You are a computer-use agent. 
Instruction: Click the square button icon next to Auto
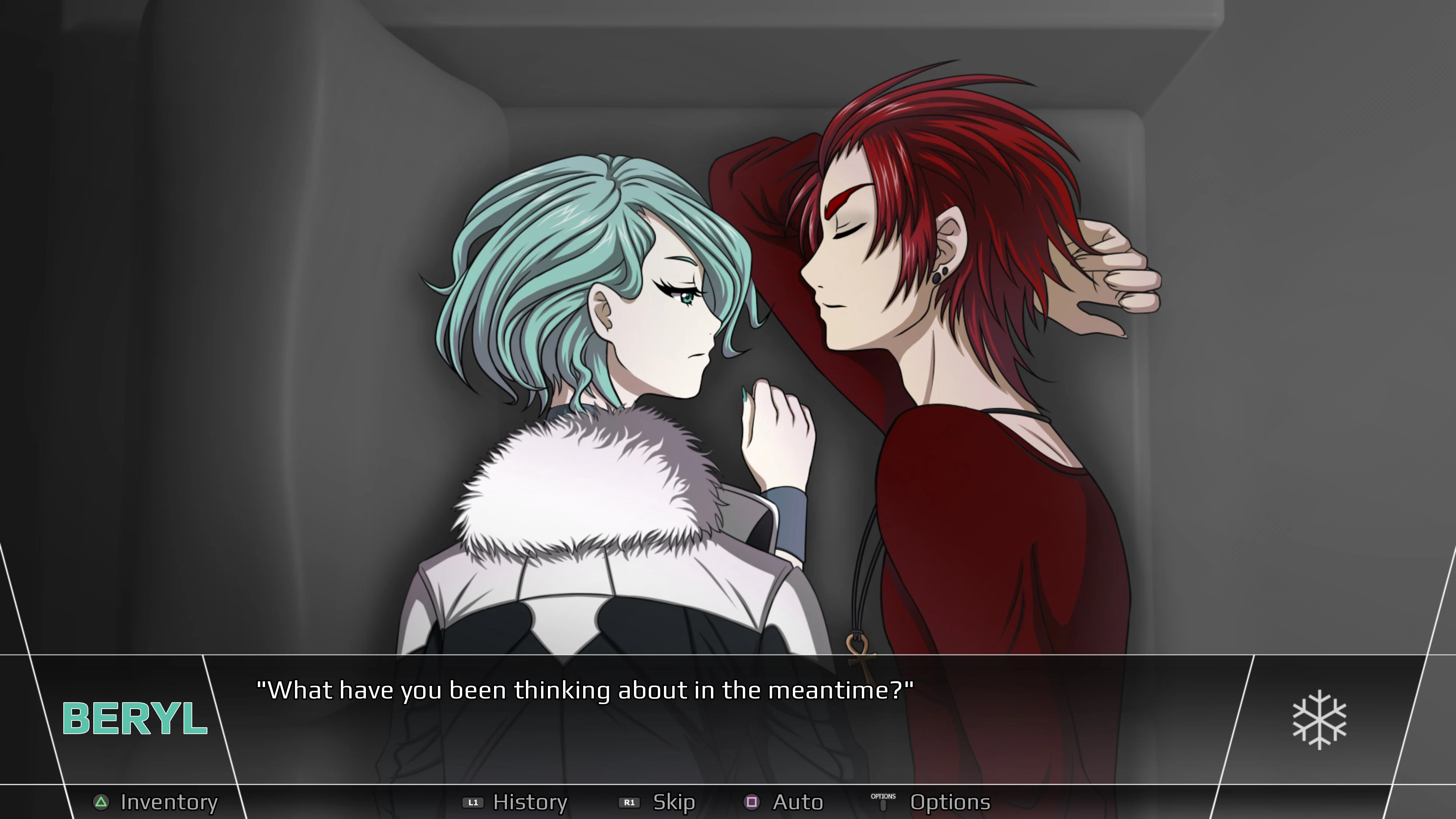(x=752, y=802)
